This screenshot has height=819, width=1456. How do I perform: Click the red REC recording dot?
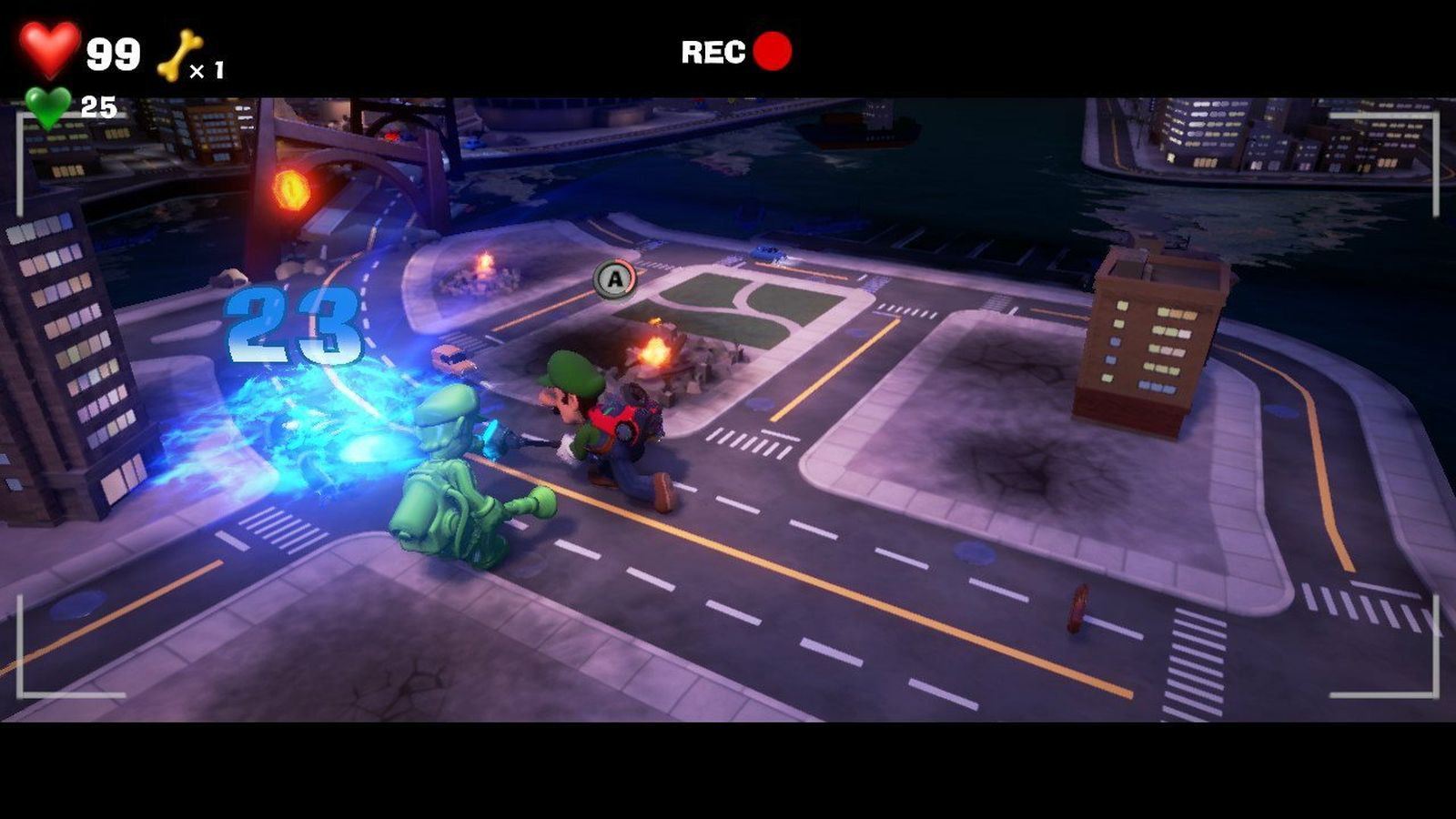click(769, 52)
